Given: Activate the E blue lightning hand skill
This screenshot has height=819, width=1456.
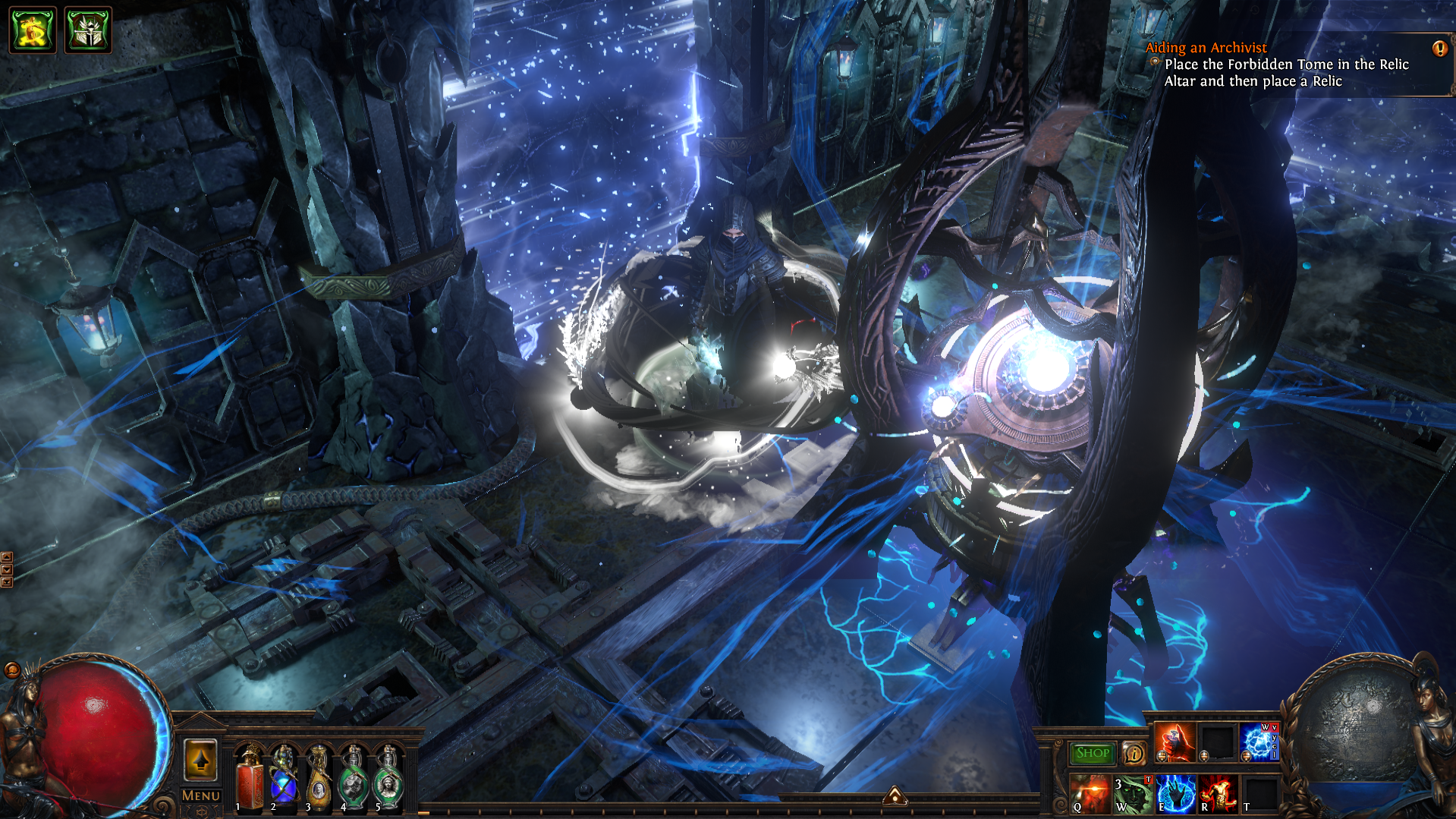Looking at the screenshot, I should pos(1175,793).
